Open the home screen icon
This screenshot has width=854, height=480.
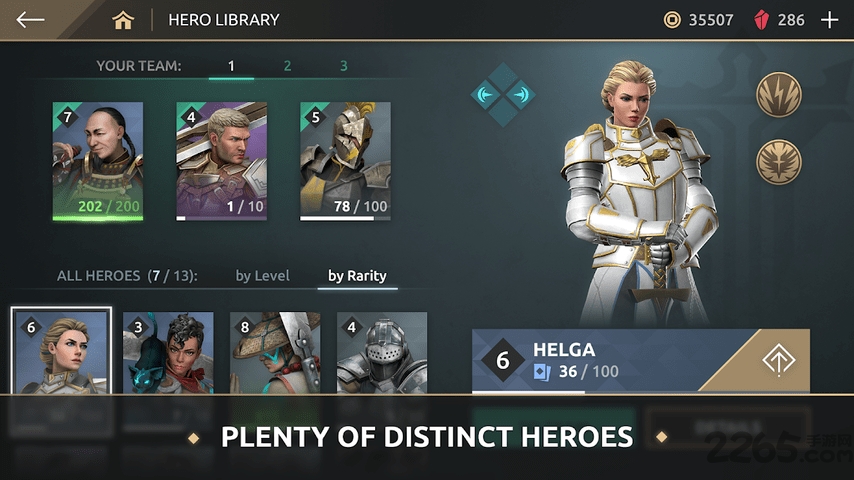tap(123, 20)
